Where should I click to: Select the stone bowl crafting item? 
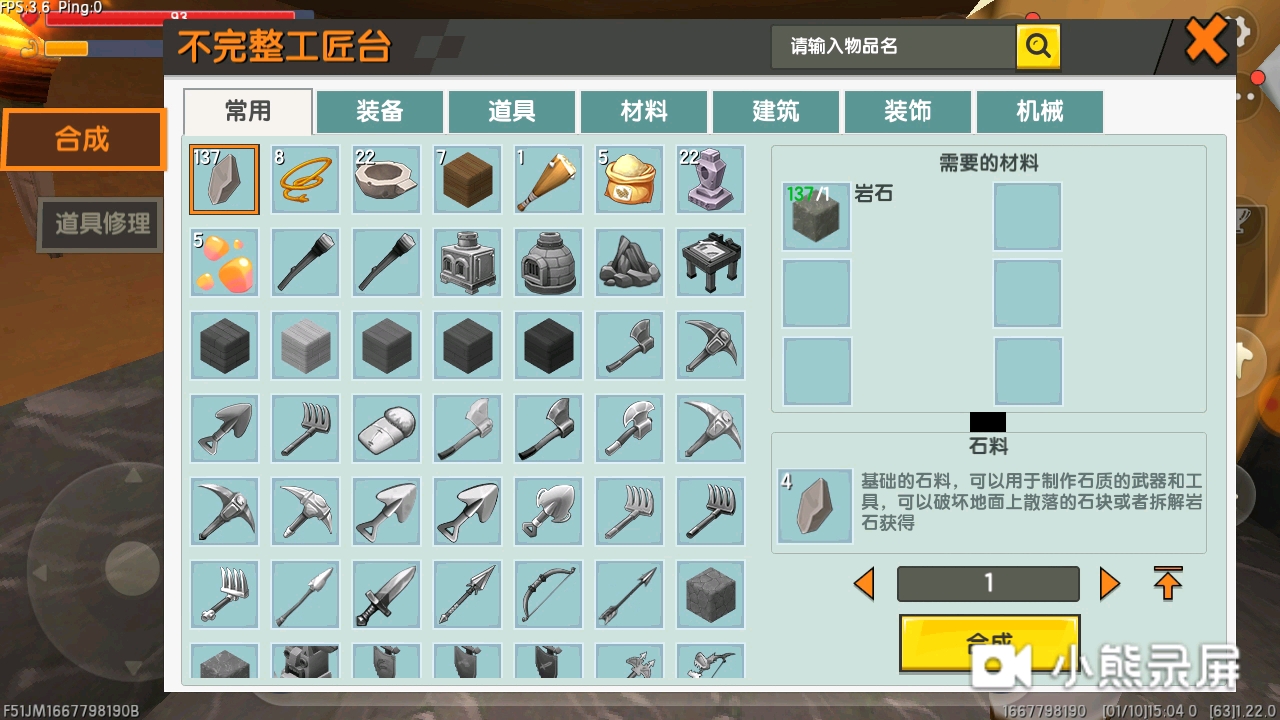click(x=386, y=180)
